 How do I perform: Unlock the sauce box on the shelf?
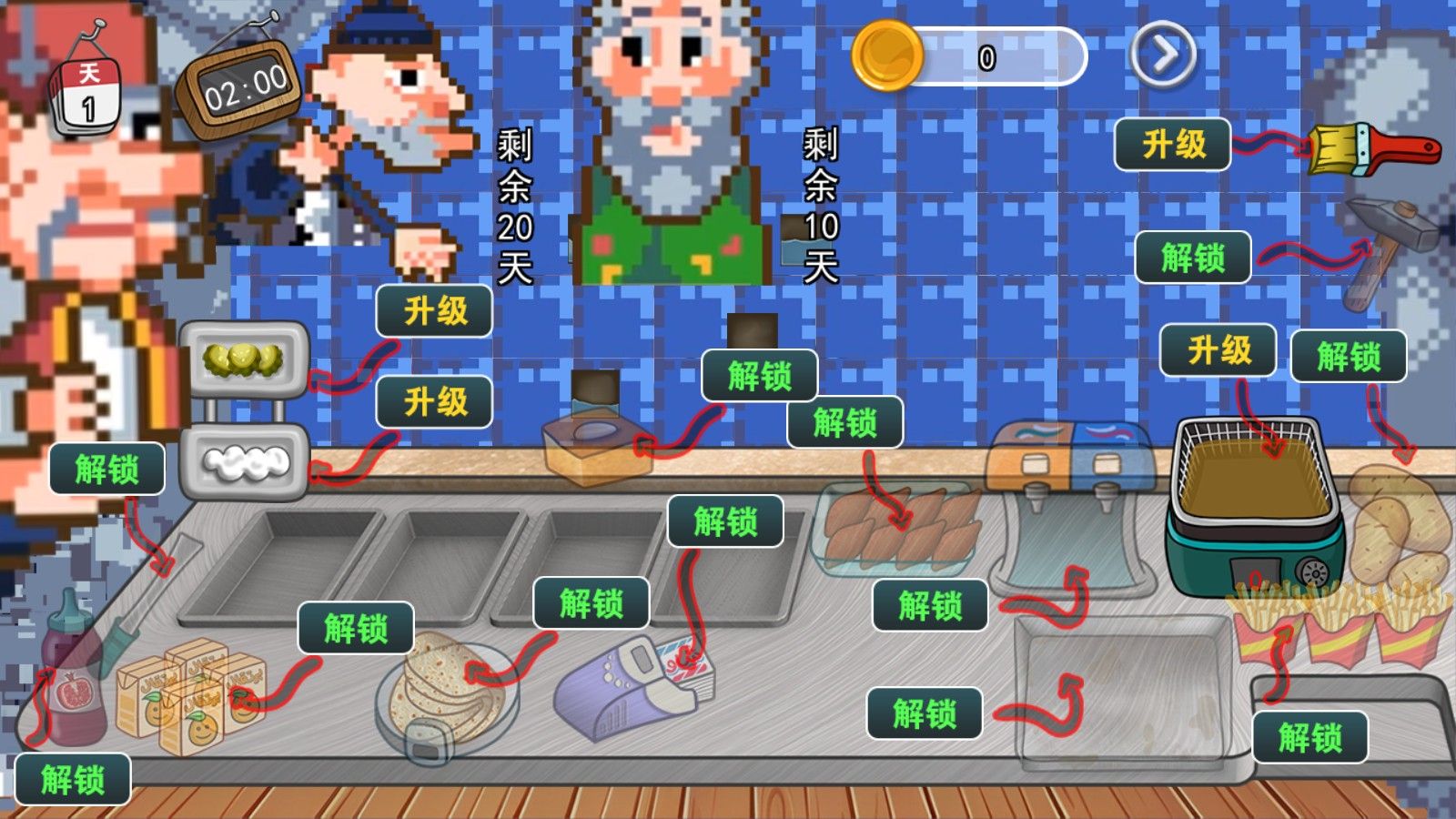(759, 376)
